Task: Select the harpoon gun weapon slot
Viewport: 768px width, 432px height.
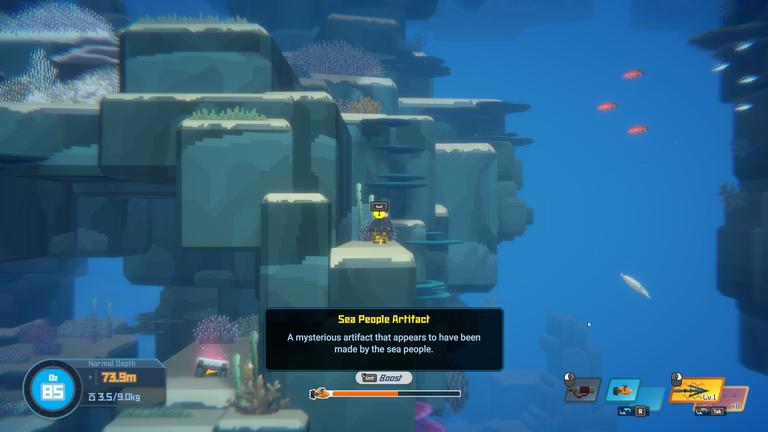Action: coord(582,390)
